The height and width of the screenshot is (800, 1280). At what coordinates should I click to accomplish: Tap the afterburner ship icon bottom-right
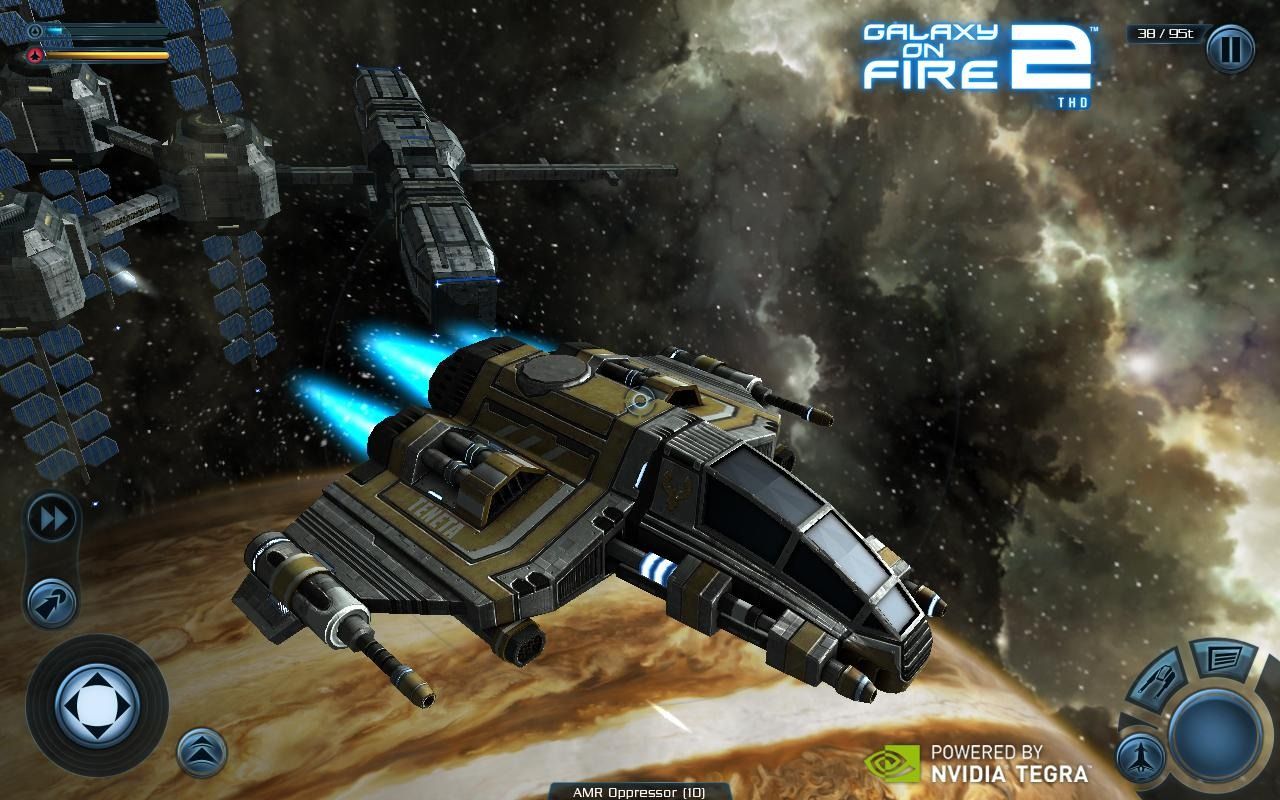coord(1141,757)
